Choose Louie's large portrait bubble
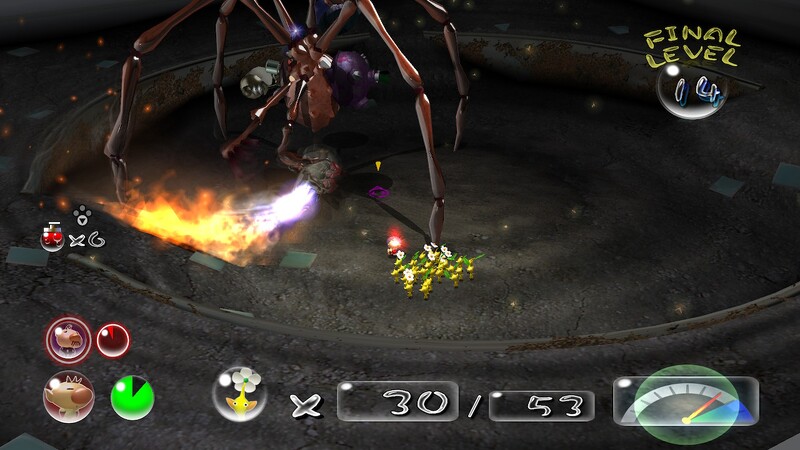The width and height of the screenshot is (800, 450). click(68, 396)
